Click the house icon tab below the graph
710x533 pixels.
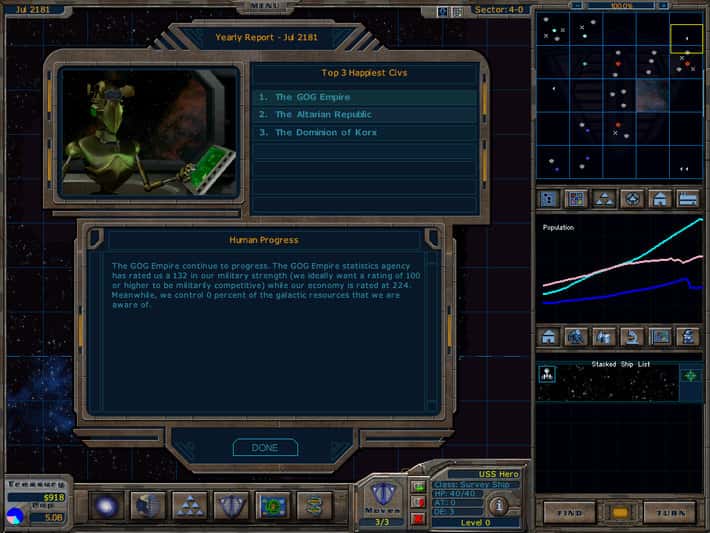[550, 337]
